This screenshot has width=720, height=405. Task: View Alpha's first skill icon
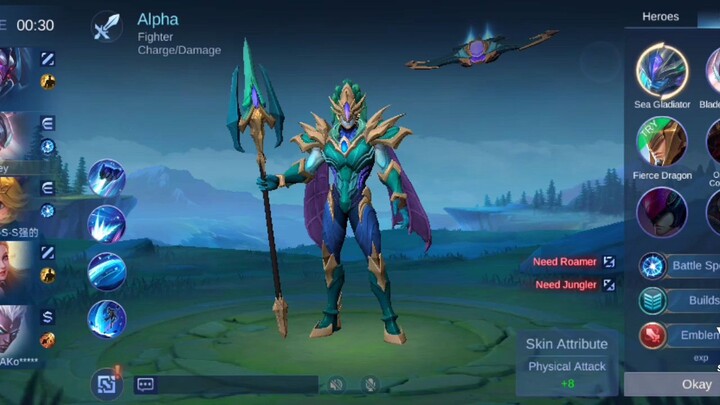click(106, 179)
